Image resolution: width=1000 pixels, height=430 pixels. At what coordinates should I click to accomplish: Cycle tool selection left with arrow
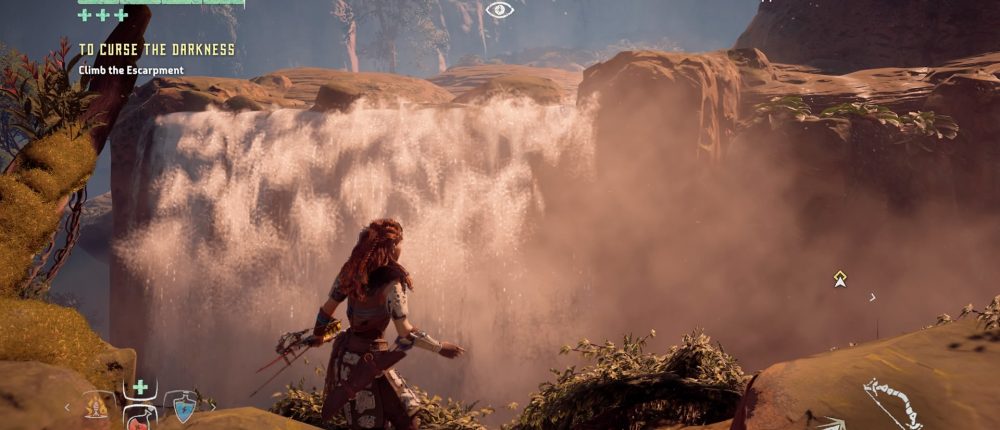[x=68, y=407]
